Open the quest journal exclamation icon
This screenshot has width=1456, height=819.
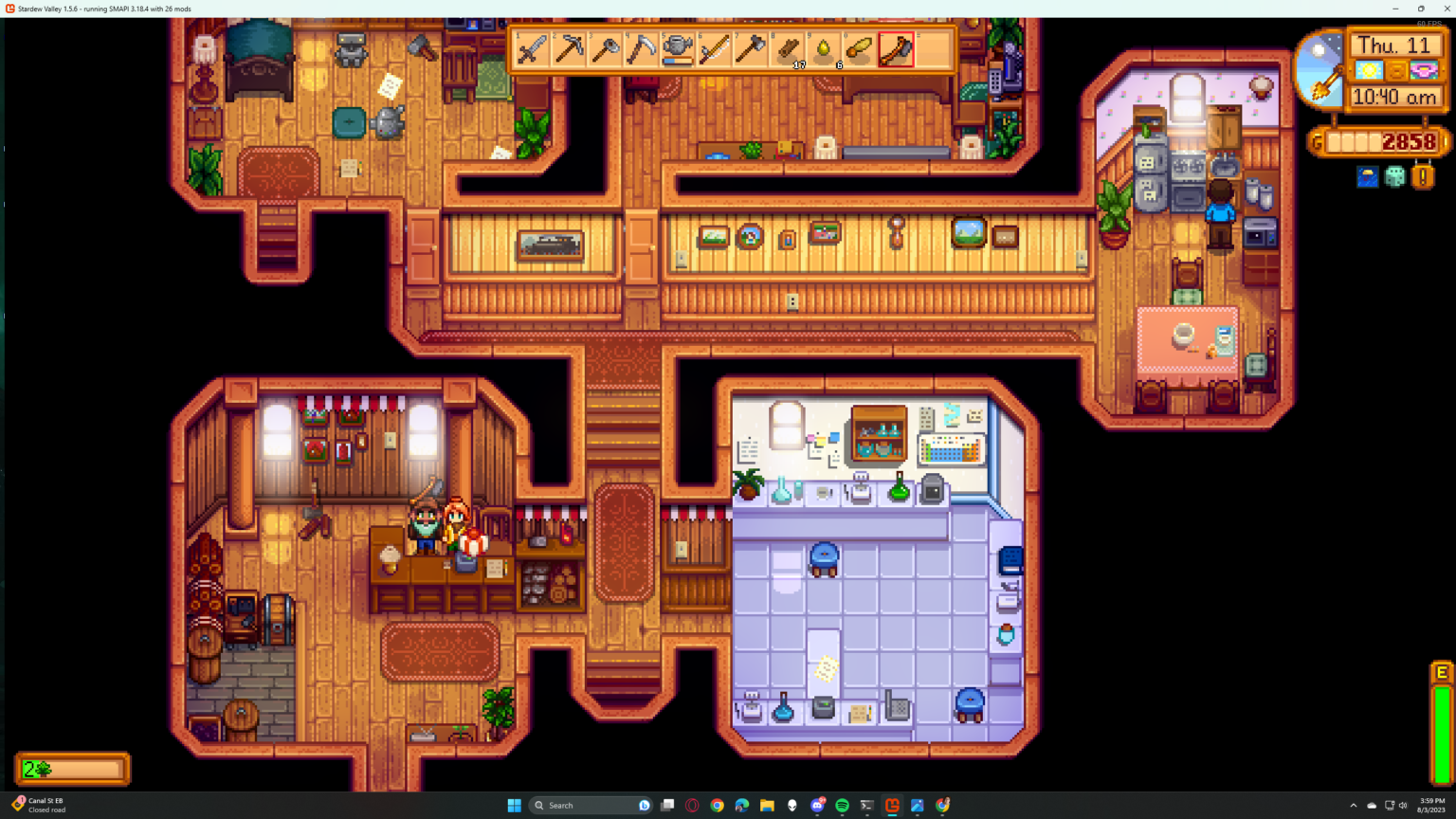click(x=1422, y=176)
